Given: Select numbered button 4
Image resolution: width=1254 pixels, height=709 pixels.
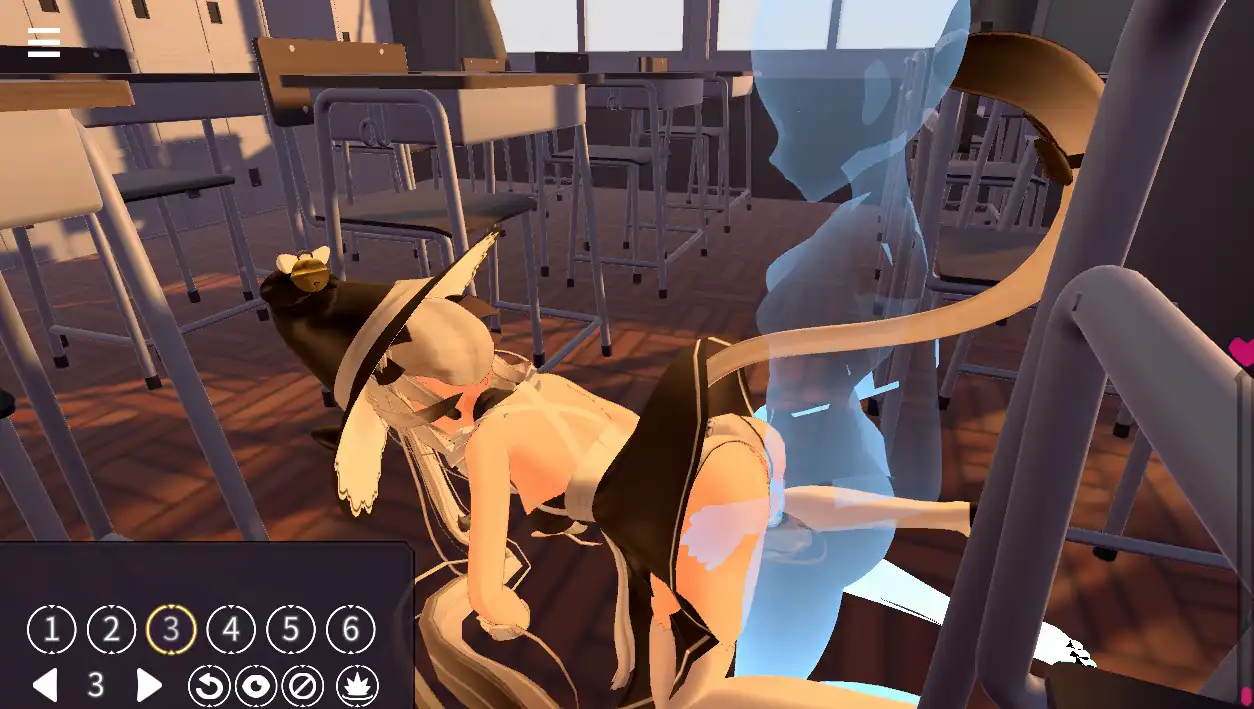Looking at the screenshot, I should (231, 630).
